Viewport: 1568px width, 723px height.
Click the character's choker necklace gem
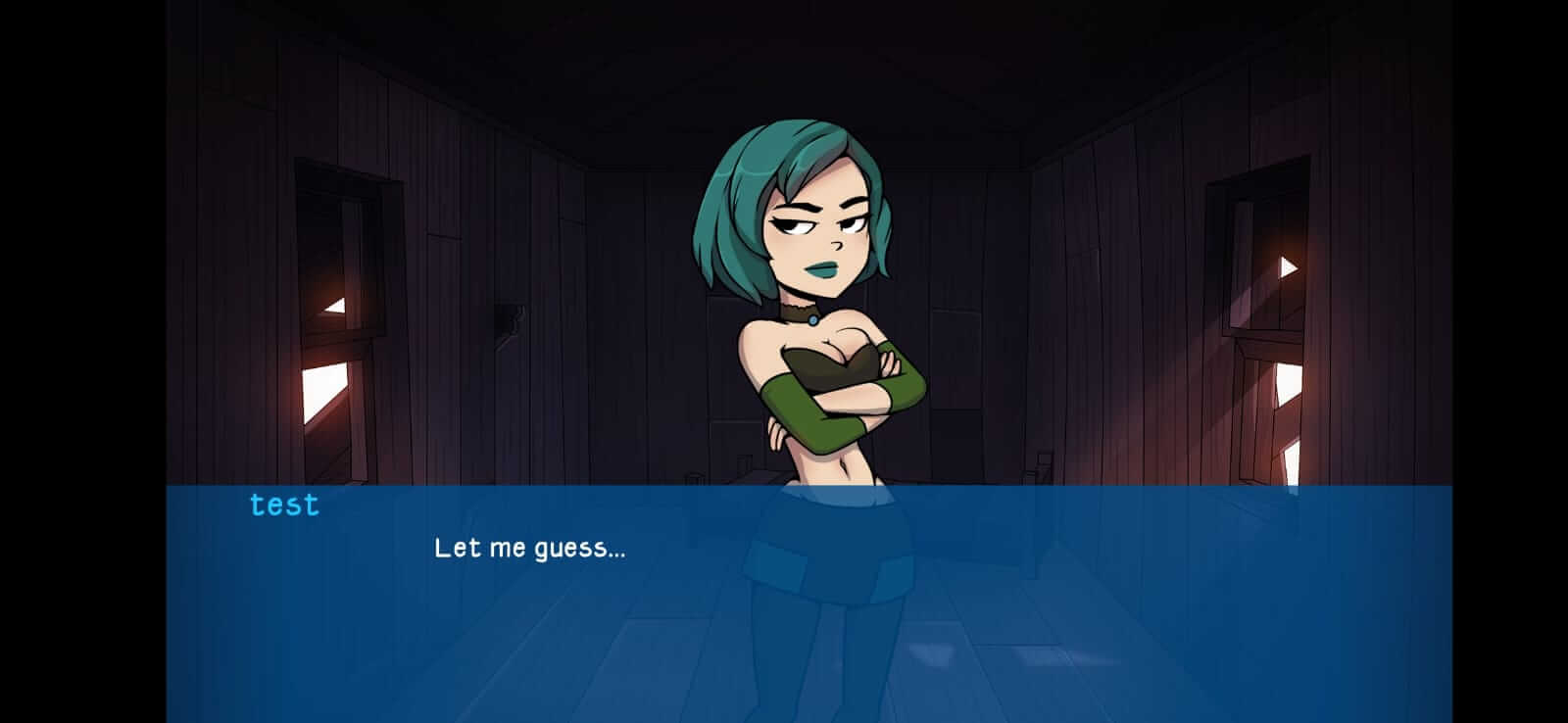click(x=814, y=318)
